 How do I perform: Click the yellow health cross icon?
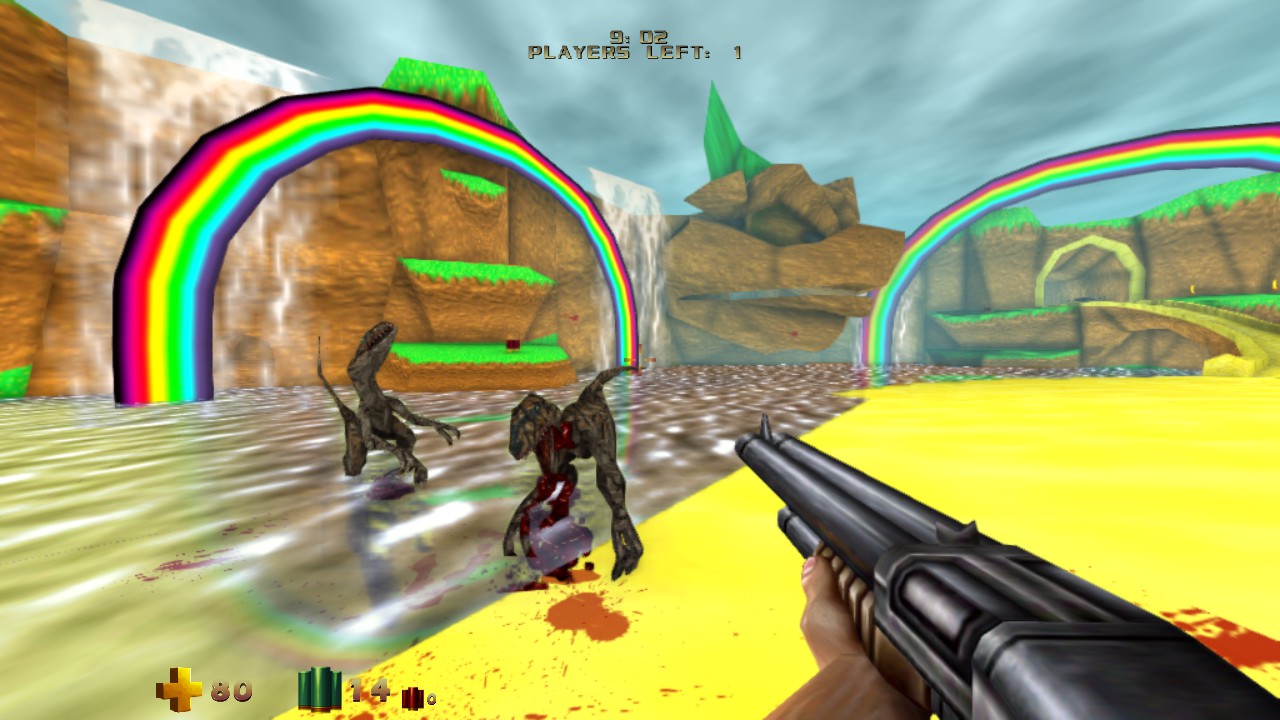178,690
